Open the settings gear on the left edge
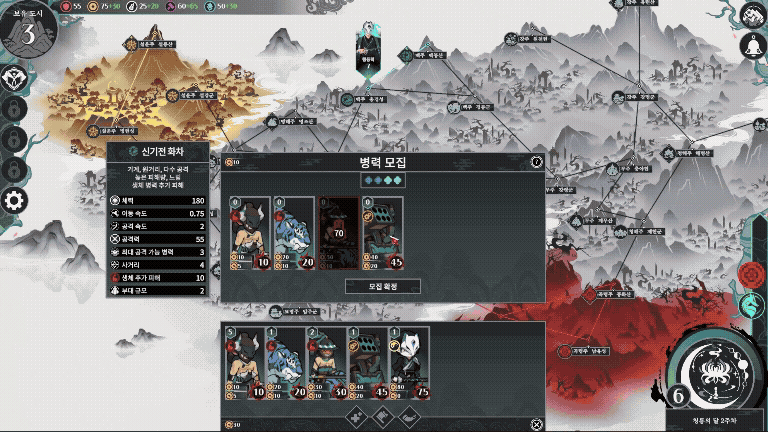The height and width of the screenshot is (432, 768). (x=14, y=200)
